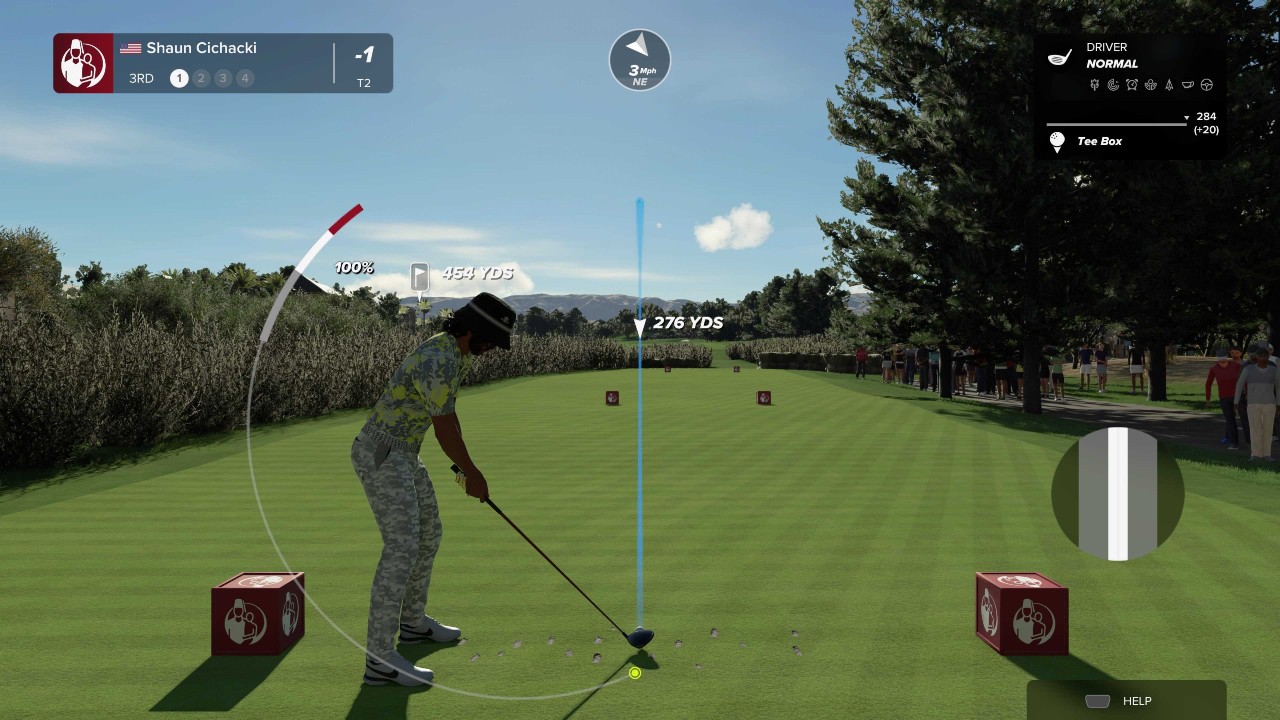The image size is (1280, 720).
Task: Click Shaun Cichacki's player avatar badge
Action: tap(83, 62)
